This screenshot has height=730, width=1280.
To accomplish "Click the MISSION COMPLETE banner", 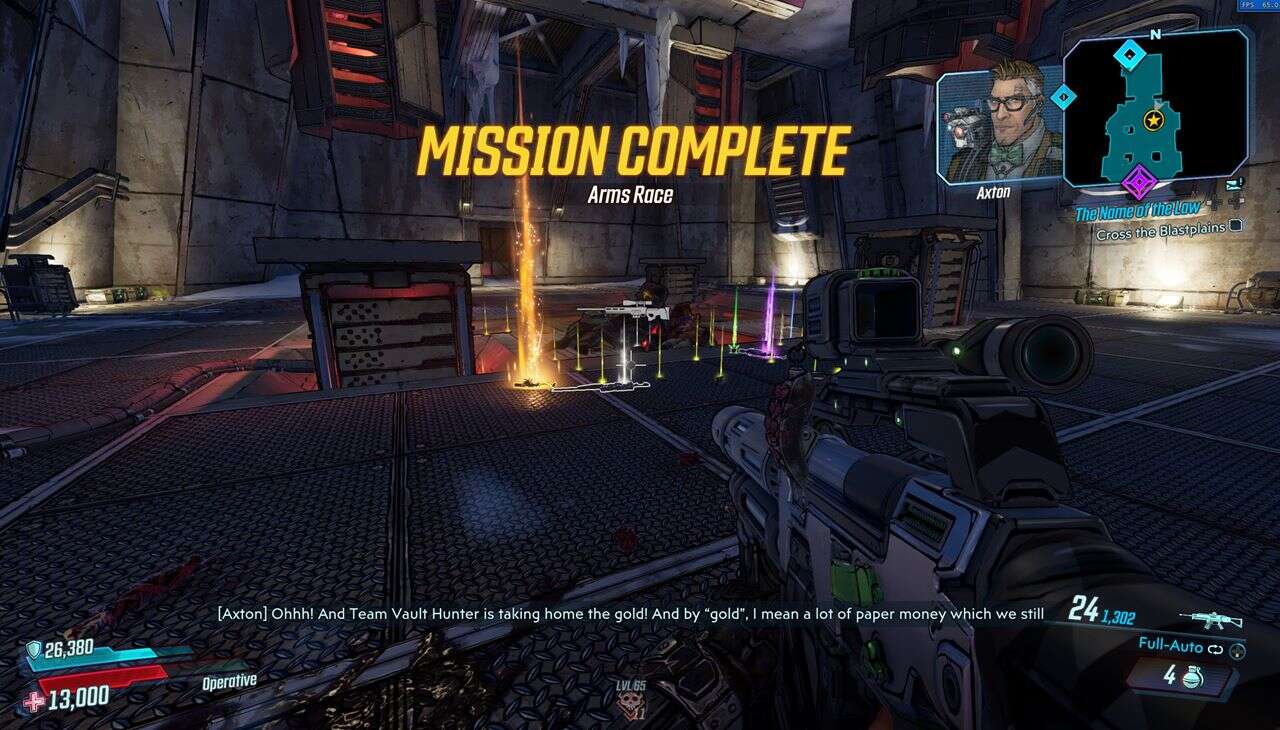I will [634, 150].
